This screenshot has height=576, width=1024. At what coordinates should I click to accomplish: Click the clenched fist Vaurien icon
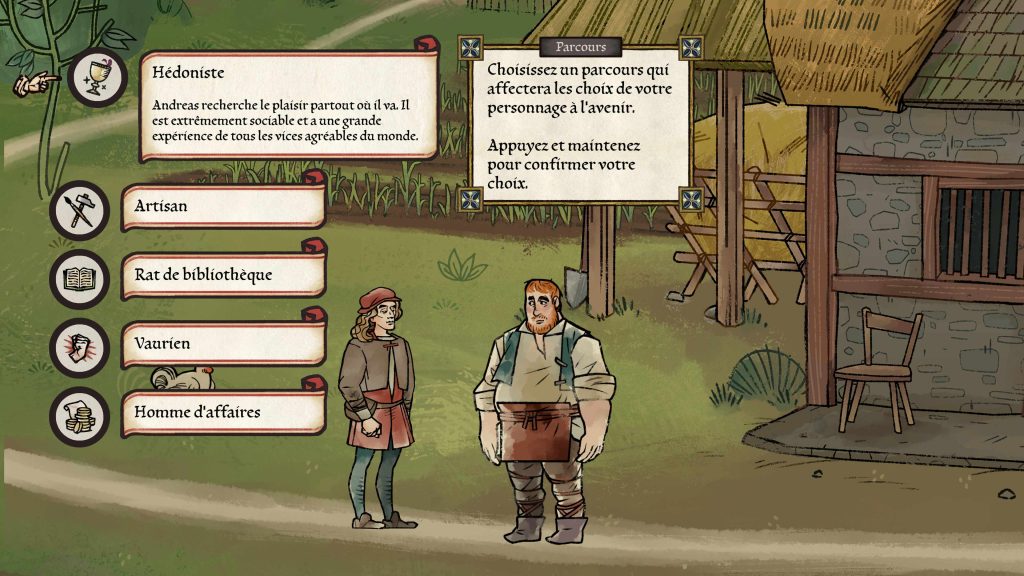click(79, 346)
